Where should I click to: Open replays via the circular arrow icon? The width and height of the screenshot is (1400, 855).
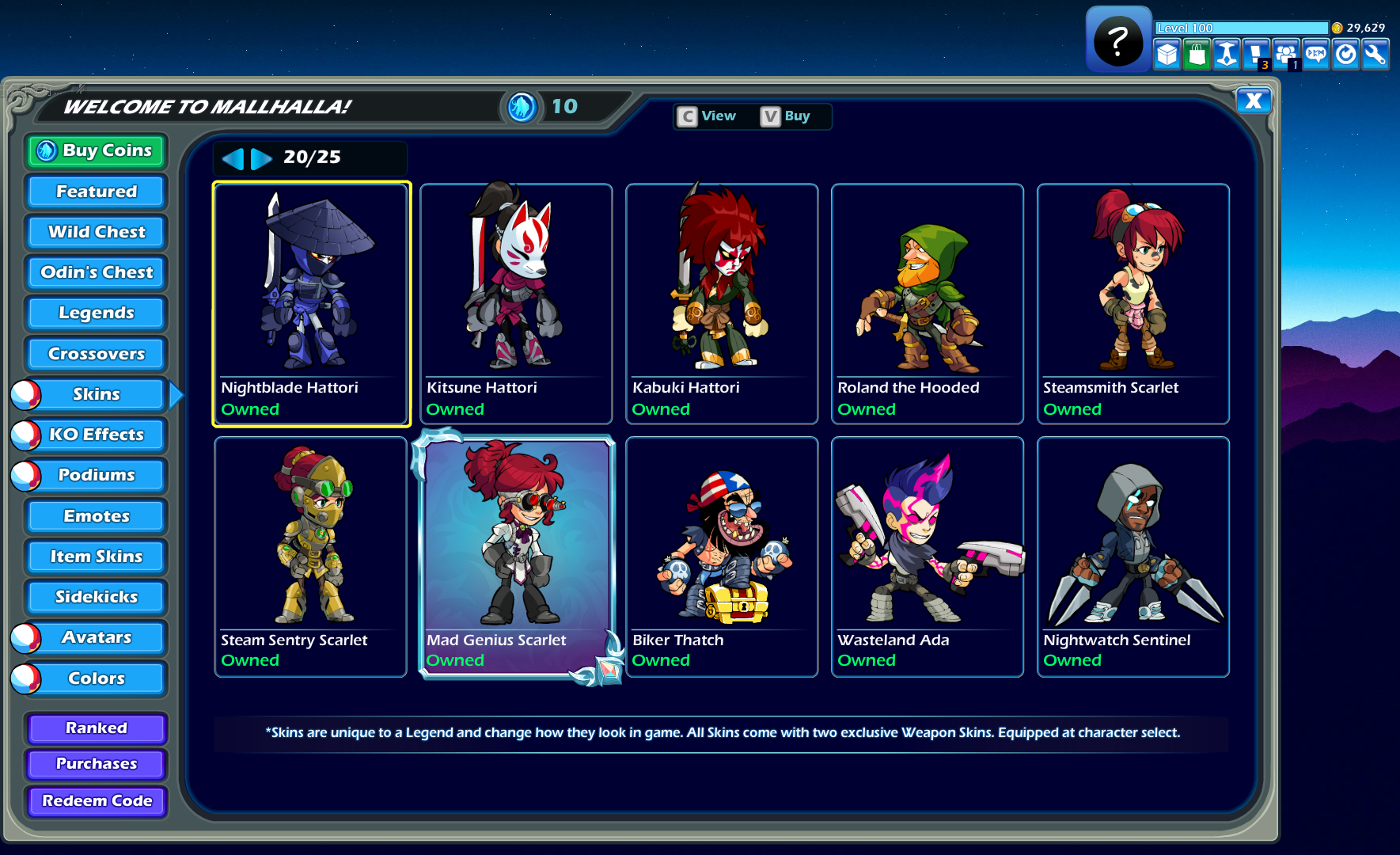tap(1345, 54)
